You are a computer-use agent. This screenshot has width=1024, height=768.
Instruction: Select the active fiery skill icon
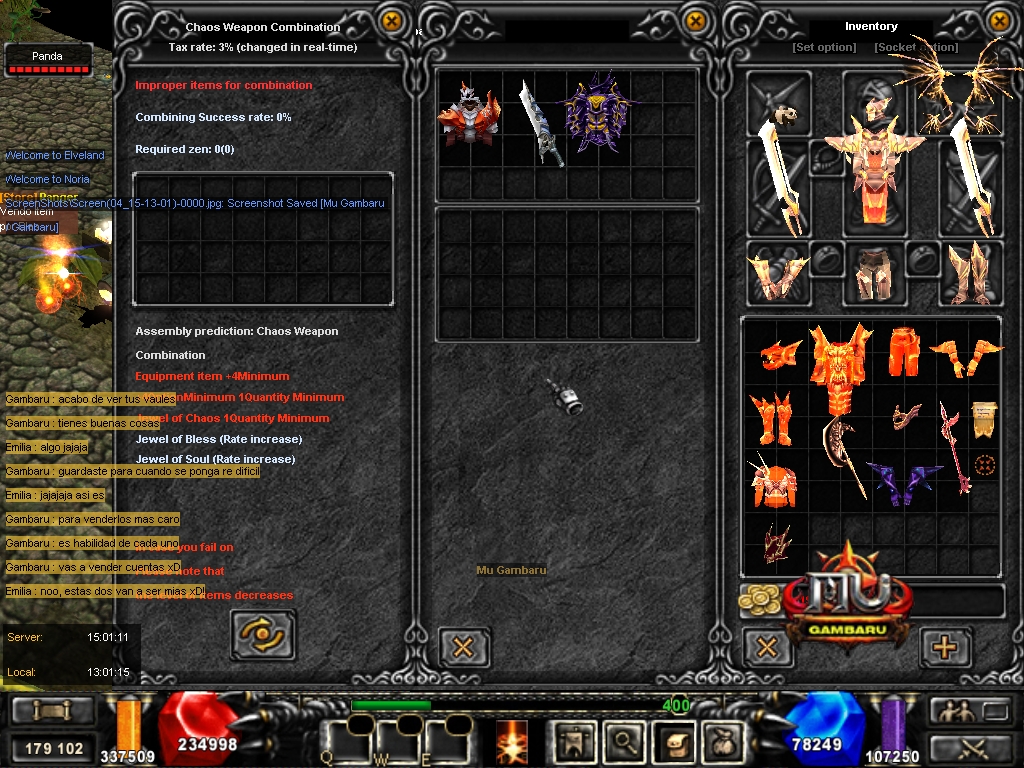pyautogui.click(x=512, y=742)
